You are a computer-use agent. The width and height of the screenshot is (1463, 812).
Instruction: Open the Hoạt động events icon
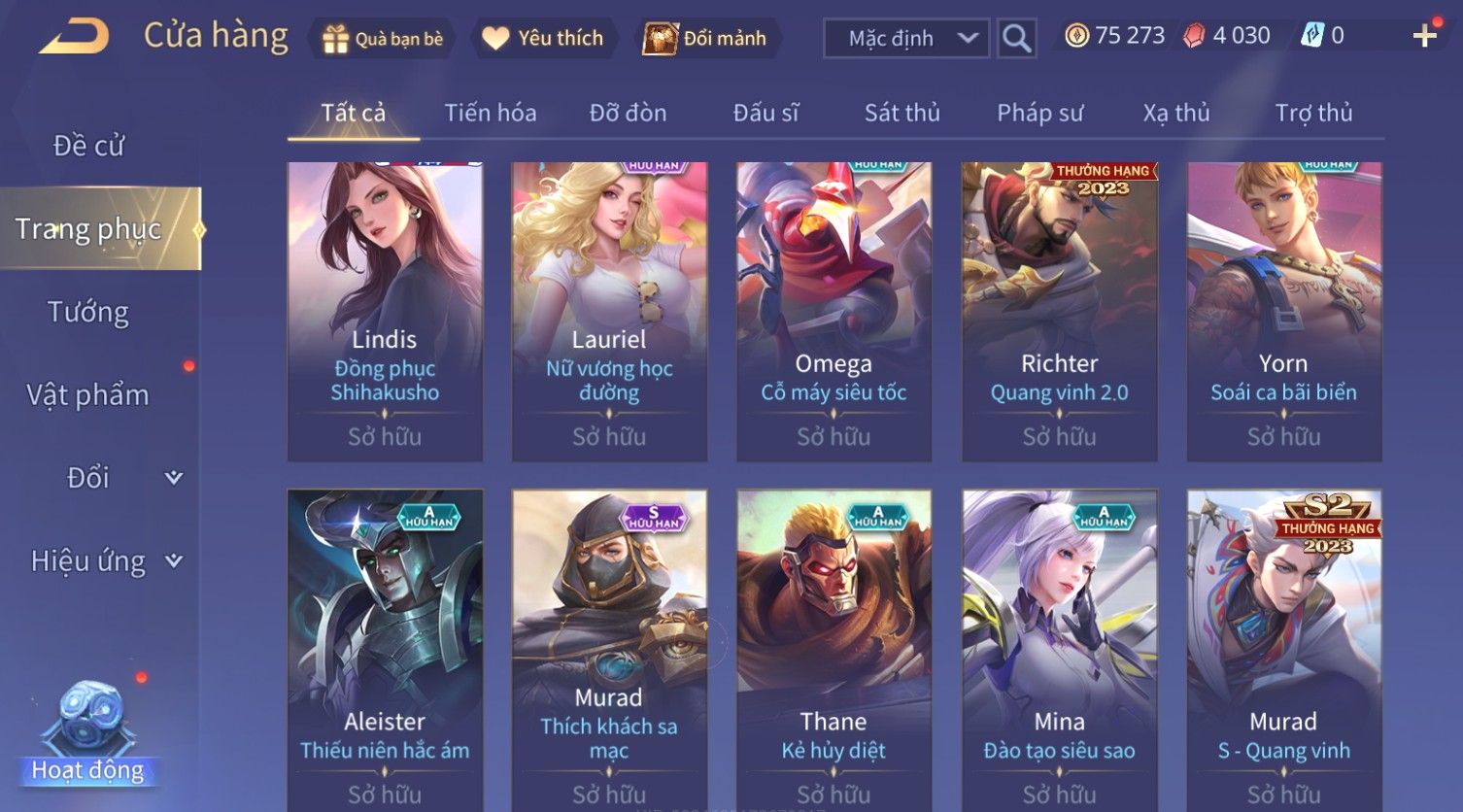(88, 735)
